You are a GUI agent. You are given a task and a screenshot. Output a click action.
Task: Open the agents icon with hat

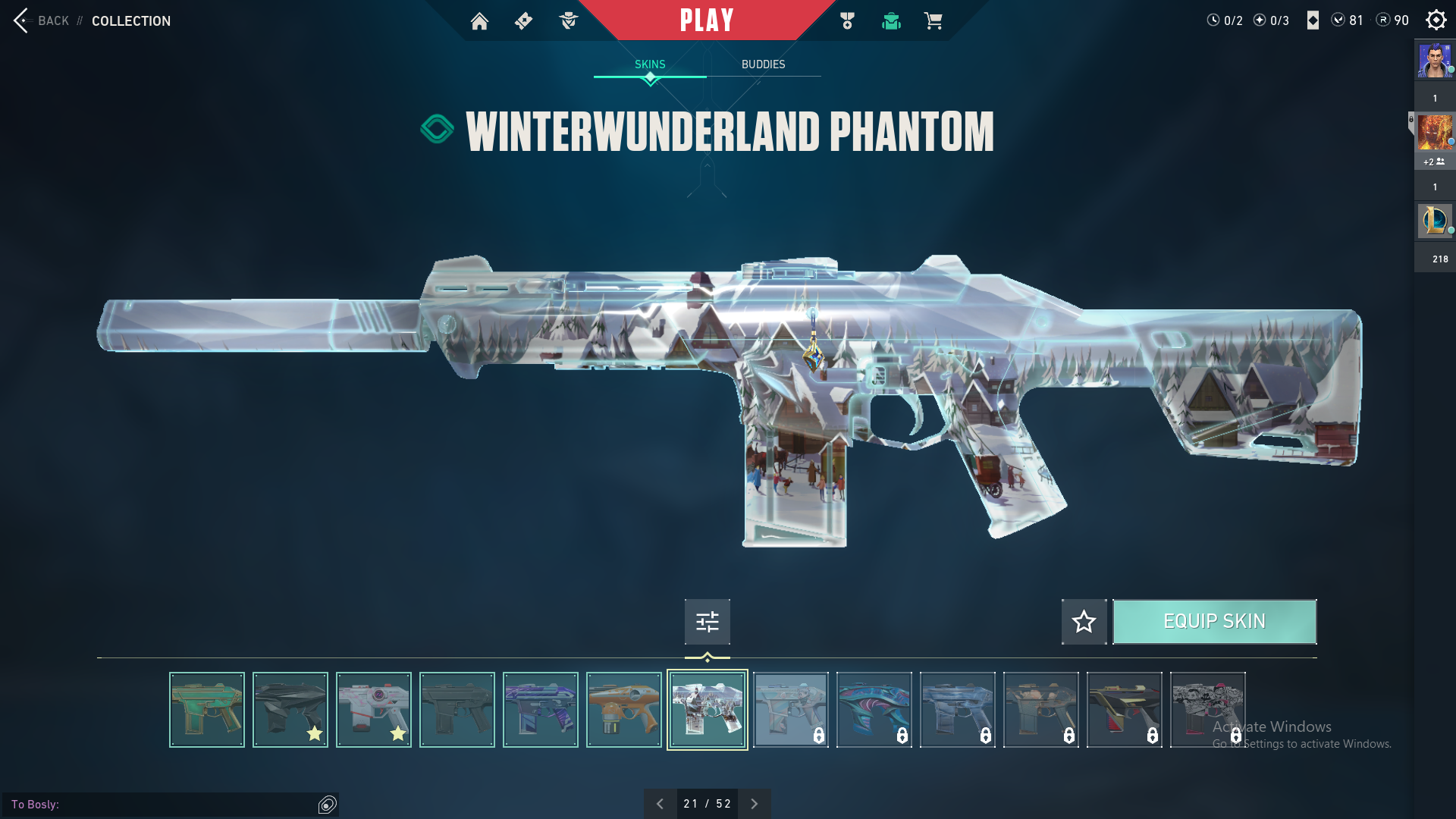(568, 21)
